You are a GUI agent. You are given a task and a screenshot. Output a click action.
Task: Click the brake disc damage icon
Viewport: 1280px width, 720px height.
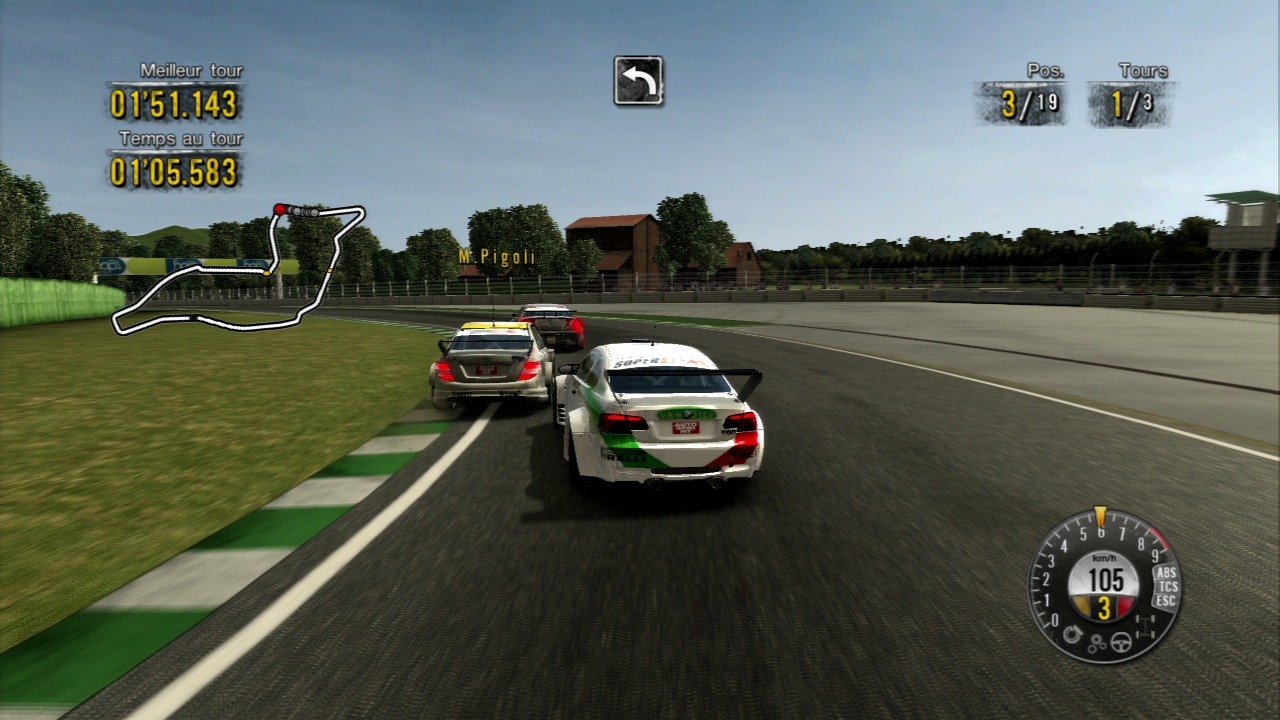pyautogui.click(x=1074, y=634)
